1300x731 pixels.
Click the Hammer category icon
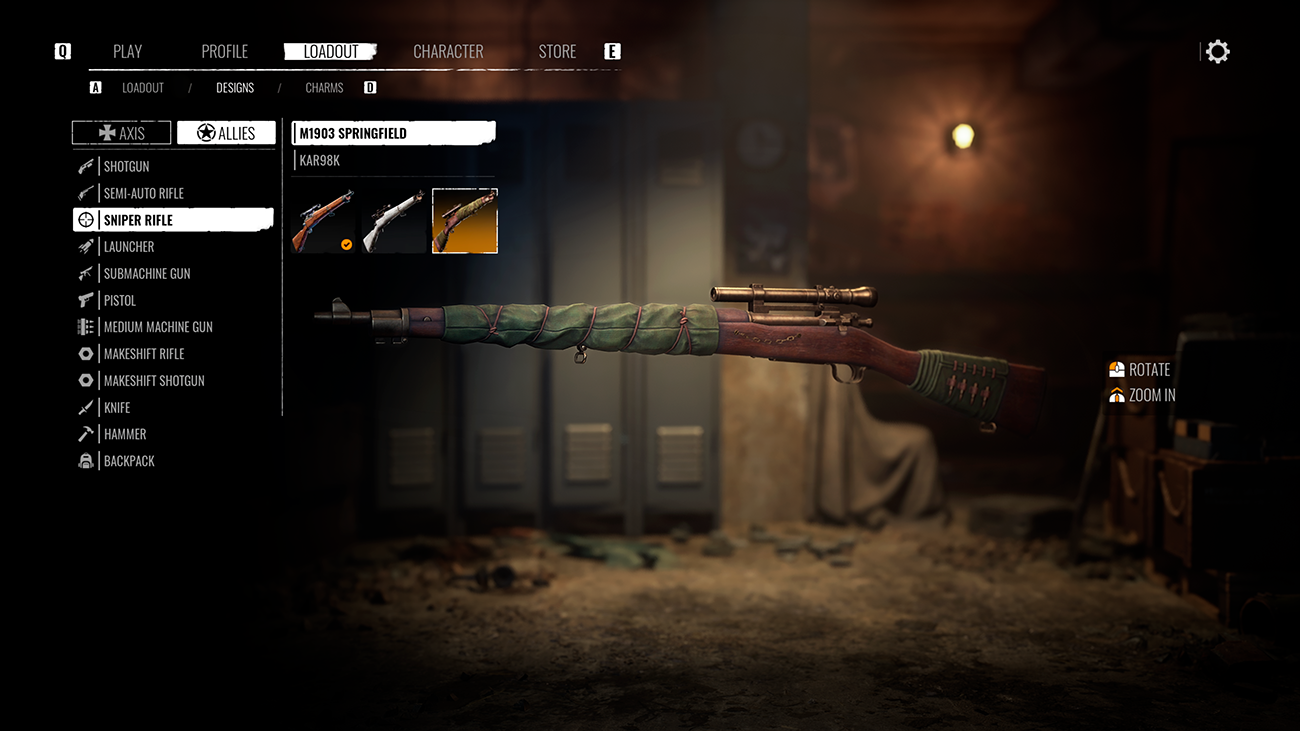coord(86,433)
